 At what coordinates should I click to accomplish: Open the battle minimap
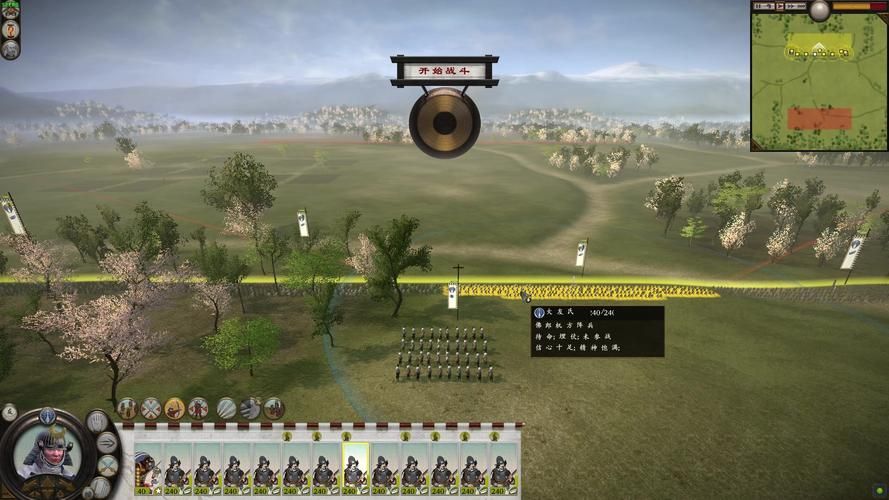(x=818, y=82)
